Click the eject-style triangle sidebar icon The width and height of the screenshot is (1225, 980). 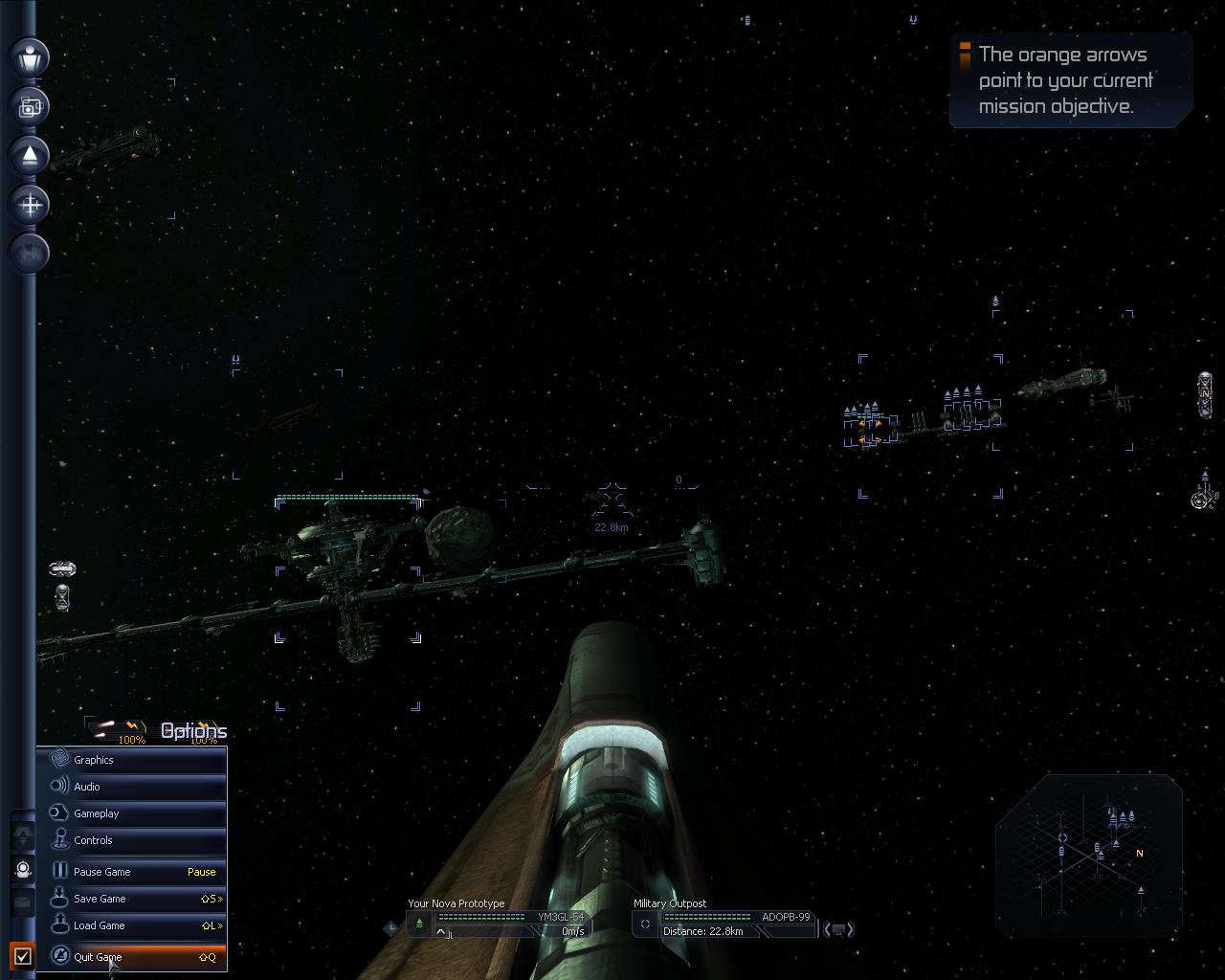[31, 155]
